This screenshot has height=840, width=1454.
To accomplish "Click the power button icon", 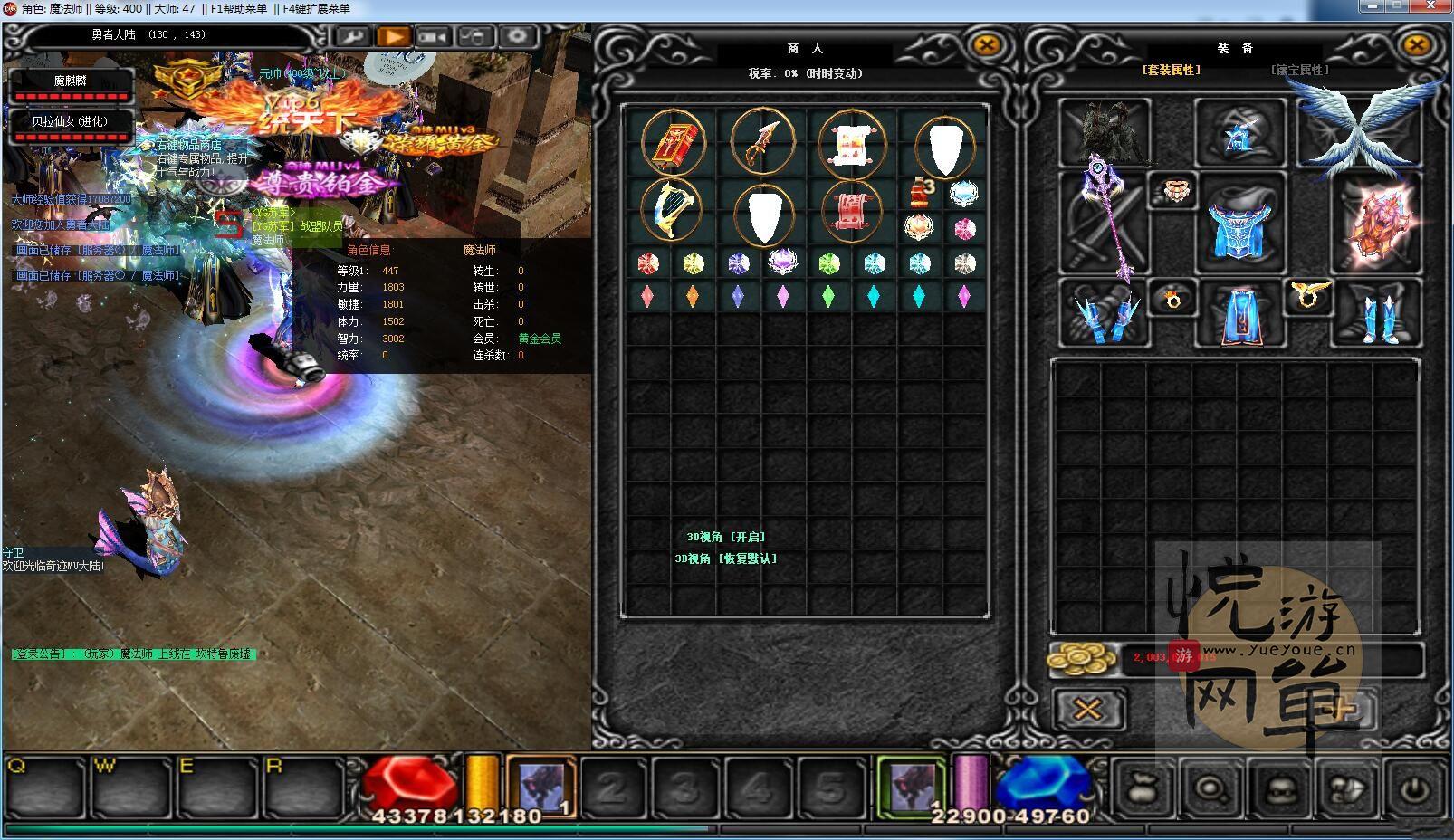I will (x=1414, y=789).
